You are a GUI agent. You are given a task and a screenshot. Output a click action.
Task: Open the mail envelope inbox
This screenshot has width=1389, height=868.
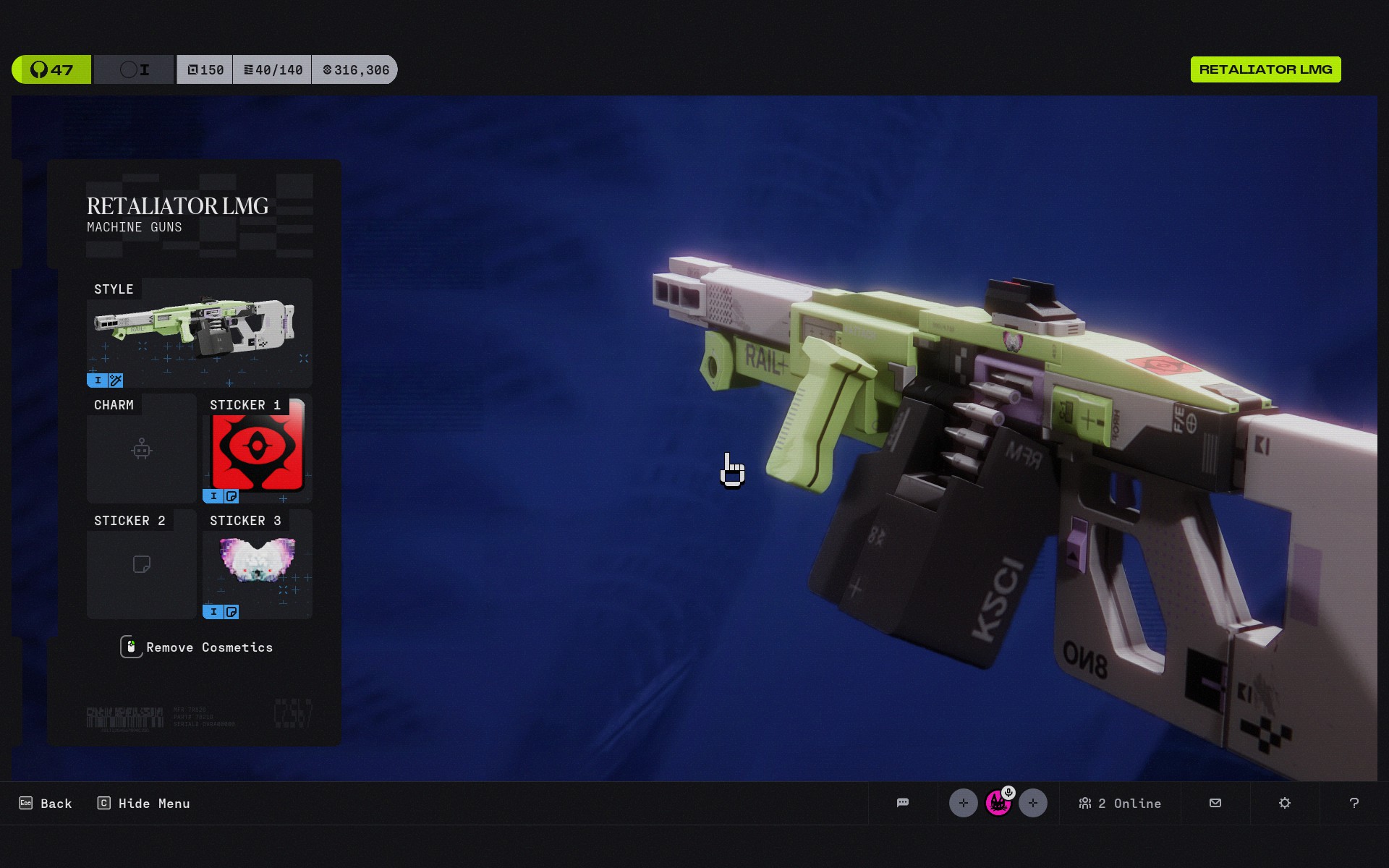coord(1215,803)
